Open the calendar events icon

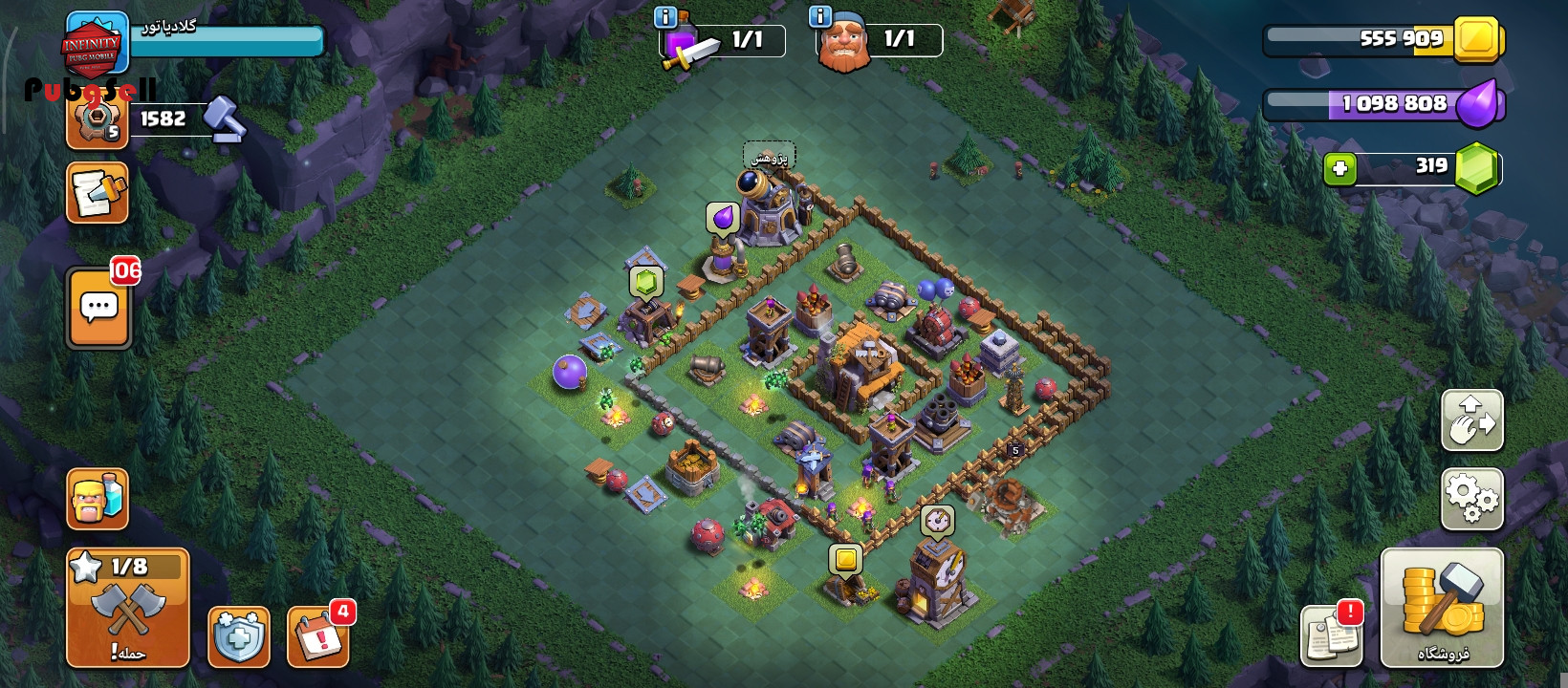(318, 635)
